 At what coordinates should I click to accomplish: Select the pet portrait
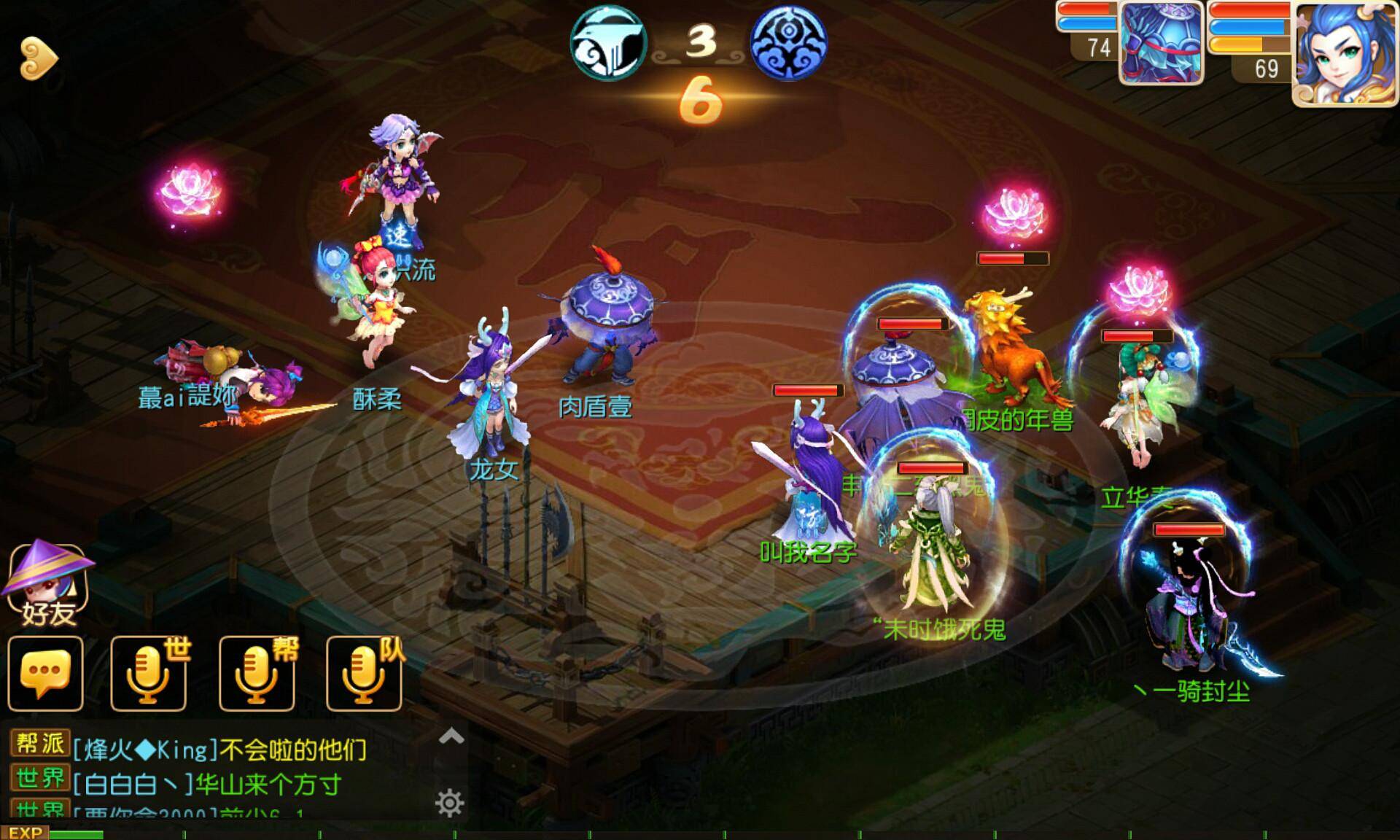point(1161,44)
